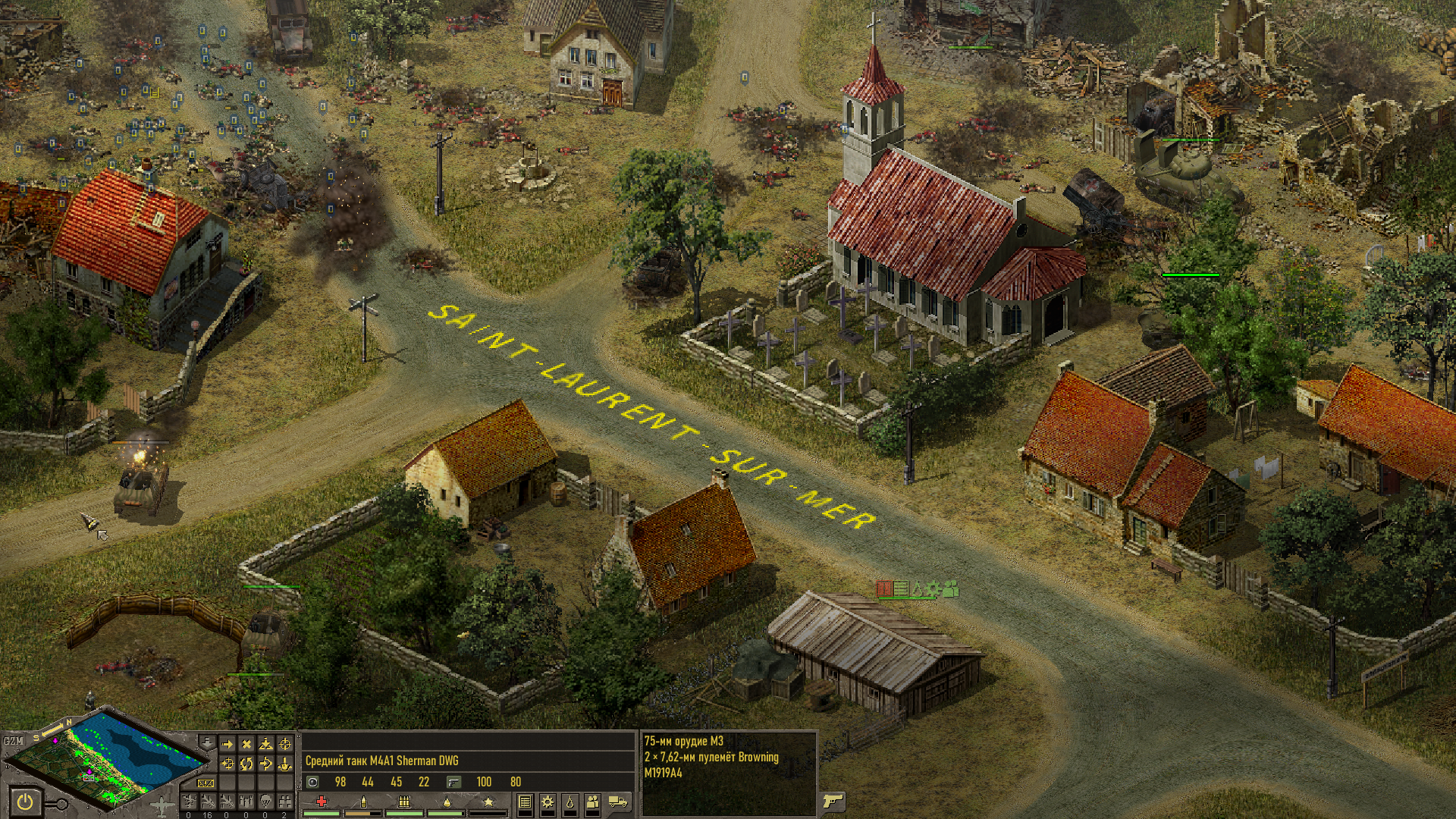Activate the stop order X icon

point(246,744)
